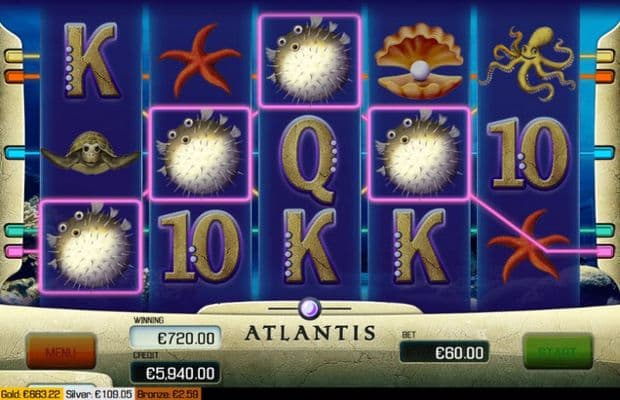Hit the green START button to spin
Screen dimensions: 620x400
557,352
